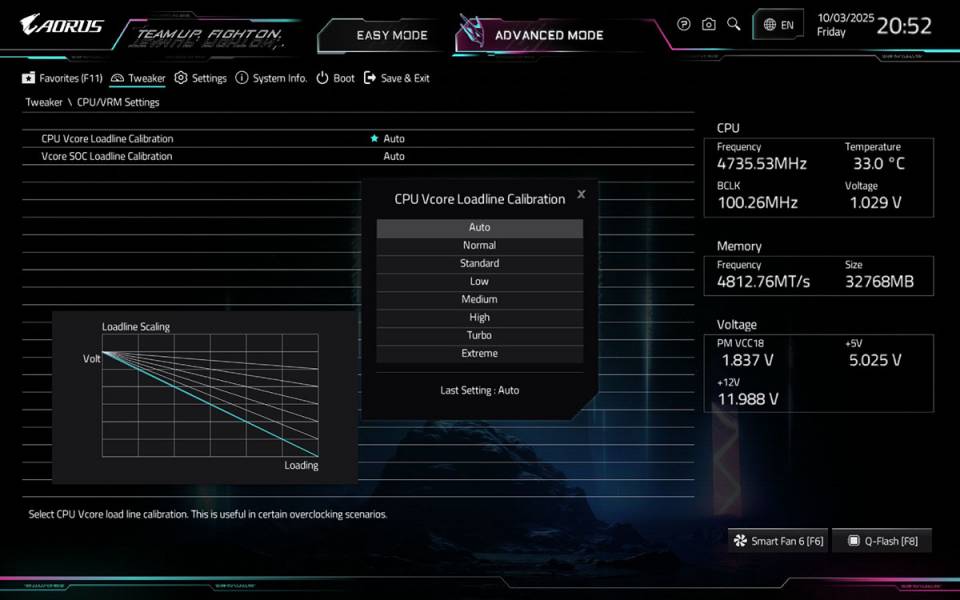Close the CPU Vcore Loadline Calibration popup
The height and width of the screenshot is (600, 960).
(581, 194)
